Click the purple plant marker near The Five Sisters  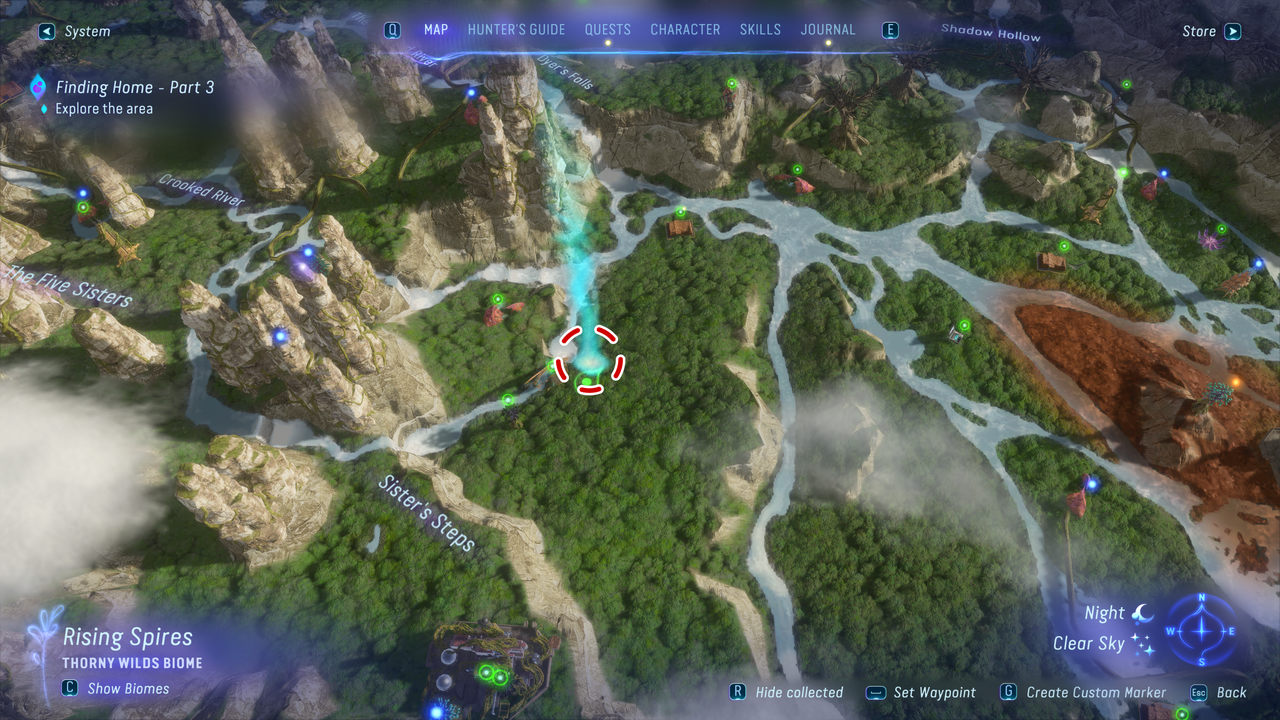(x=303, y=266)
